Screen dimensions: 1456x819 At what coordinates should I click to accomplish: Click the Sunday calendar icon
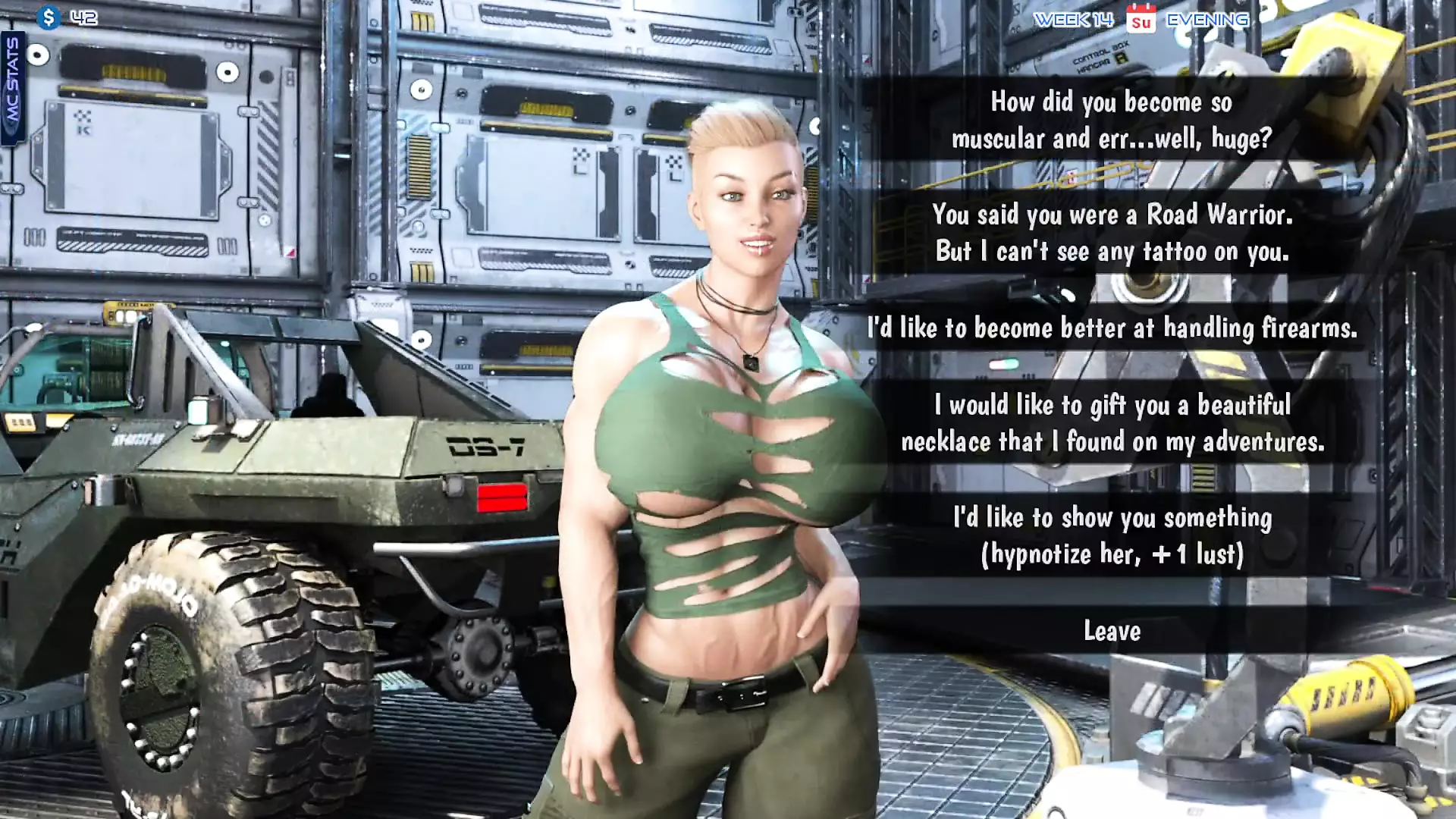1141,19
